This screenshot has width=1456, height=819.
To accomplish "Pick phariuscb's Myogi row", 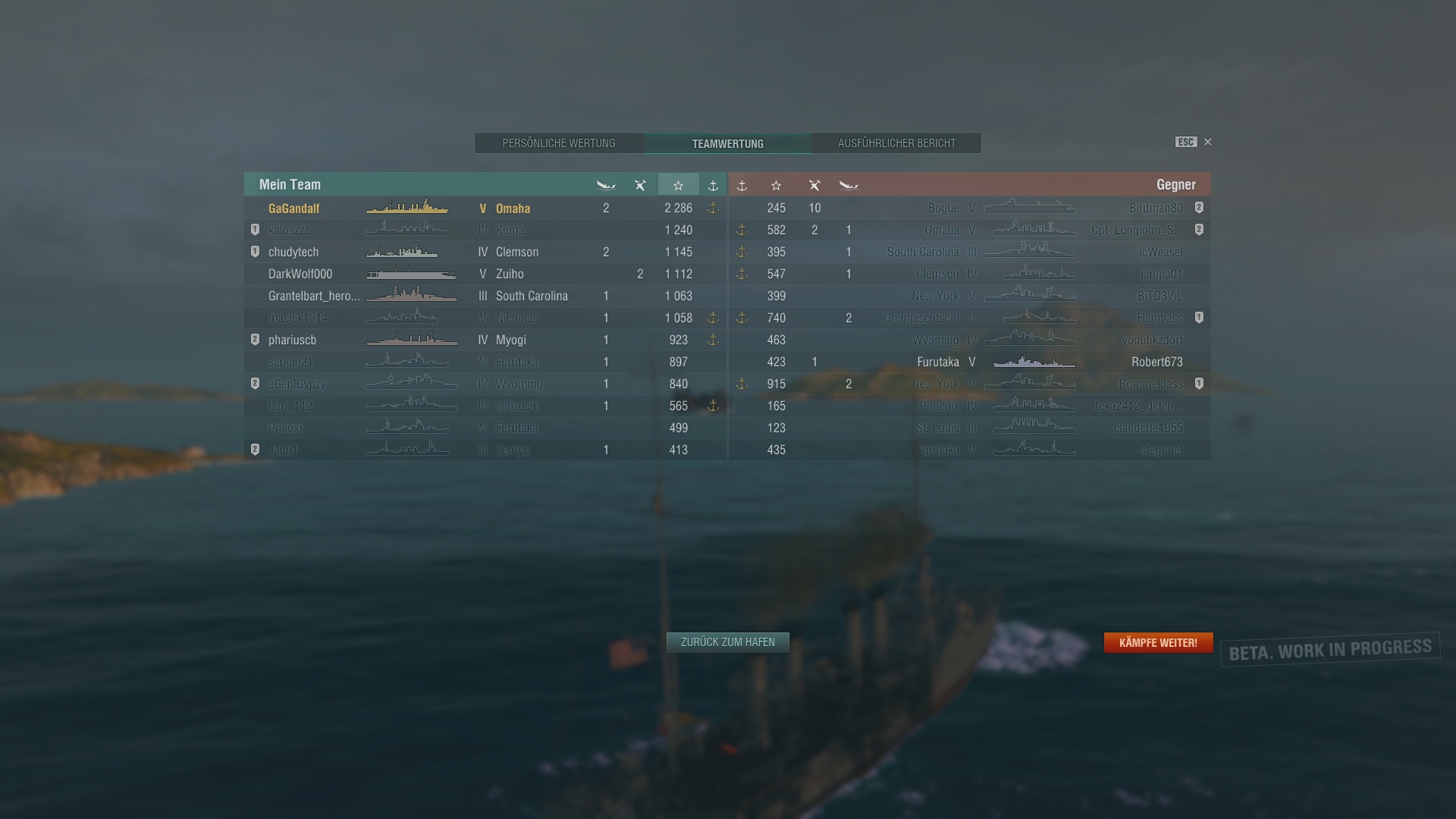I will [x=485, y=340].
